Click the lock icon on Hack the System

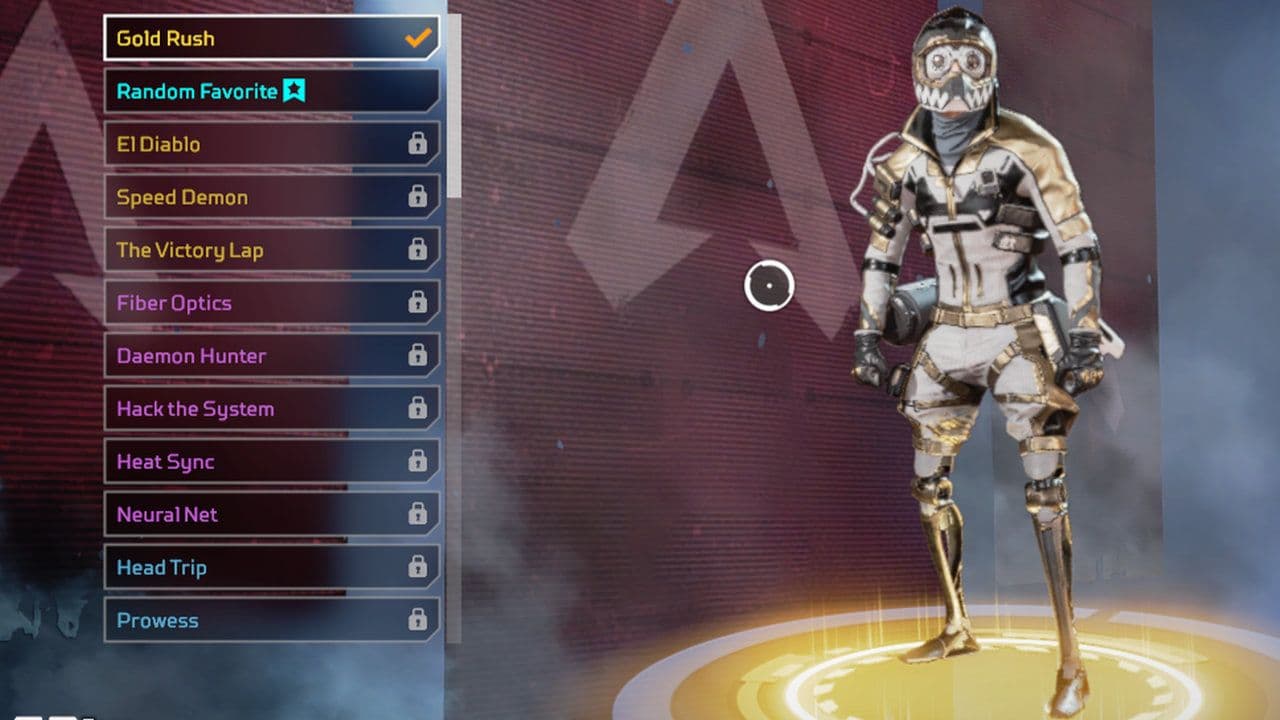tap(418, 409)
